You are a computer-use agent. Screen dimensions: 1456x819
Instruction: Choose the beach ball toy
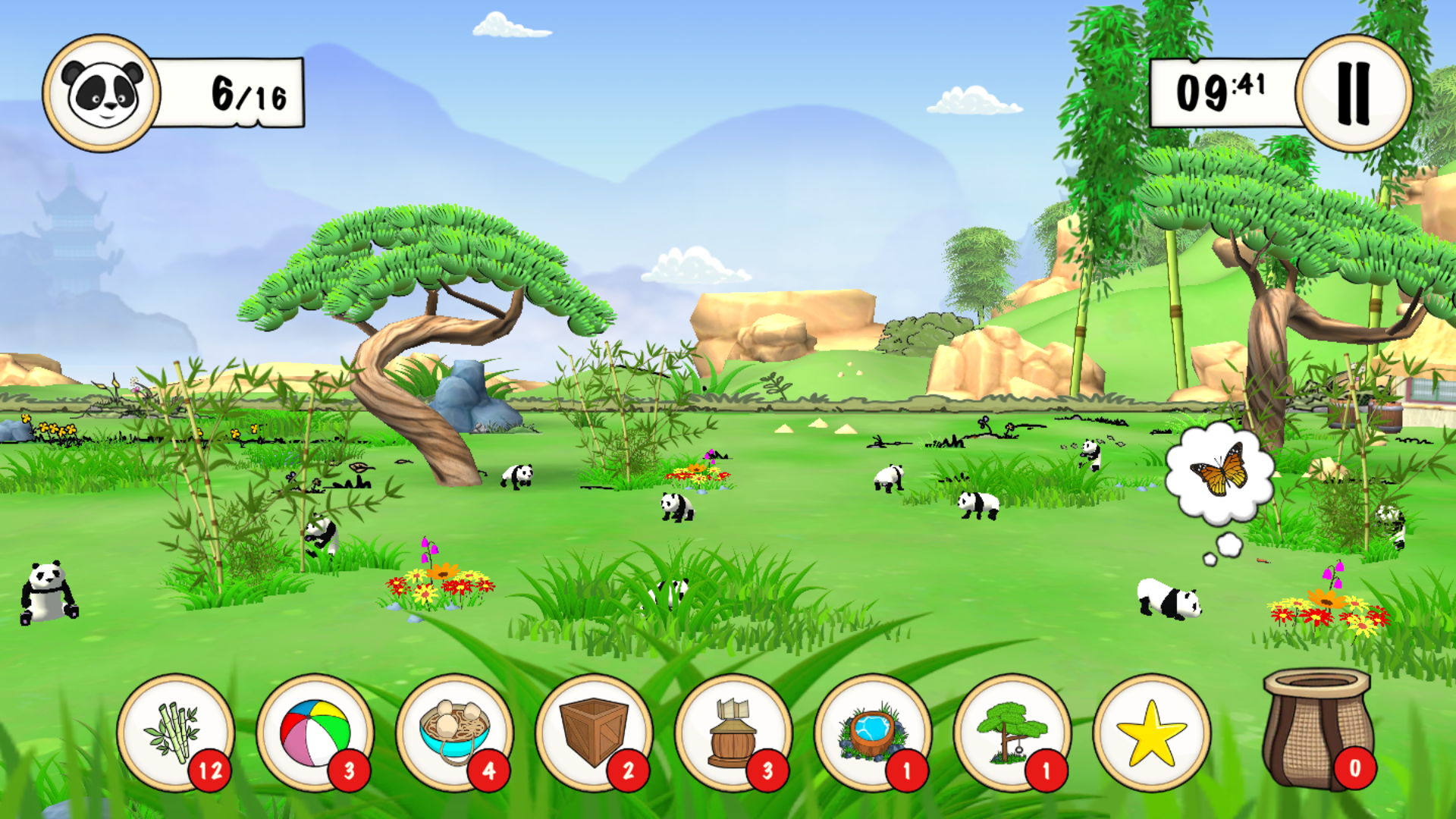315,733
